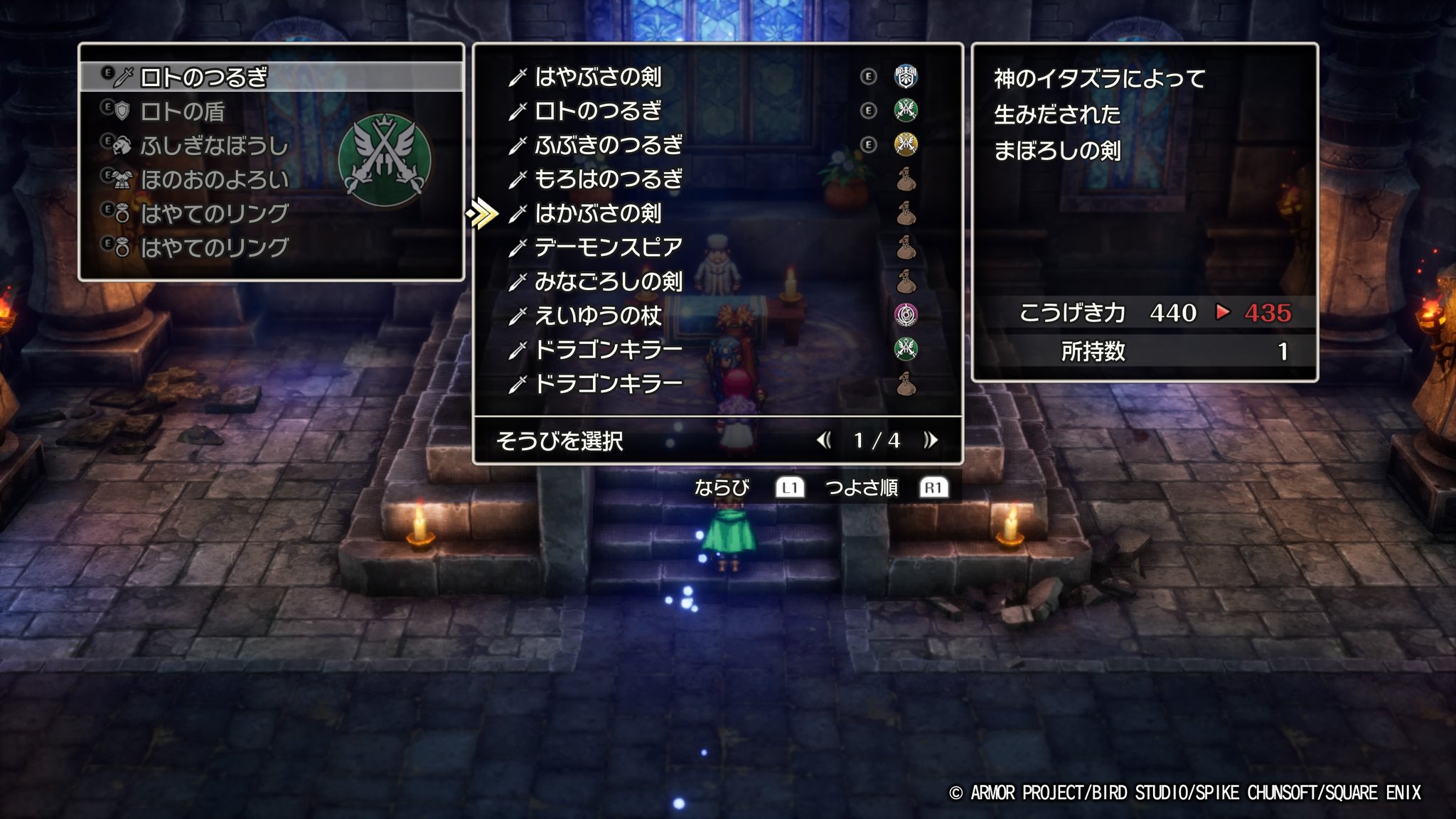Select the ほのおのよろい armor slot
This screenshot has width=1456, height=819.
point(214,180)
